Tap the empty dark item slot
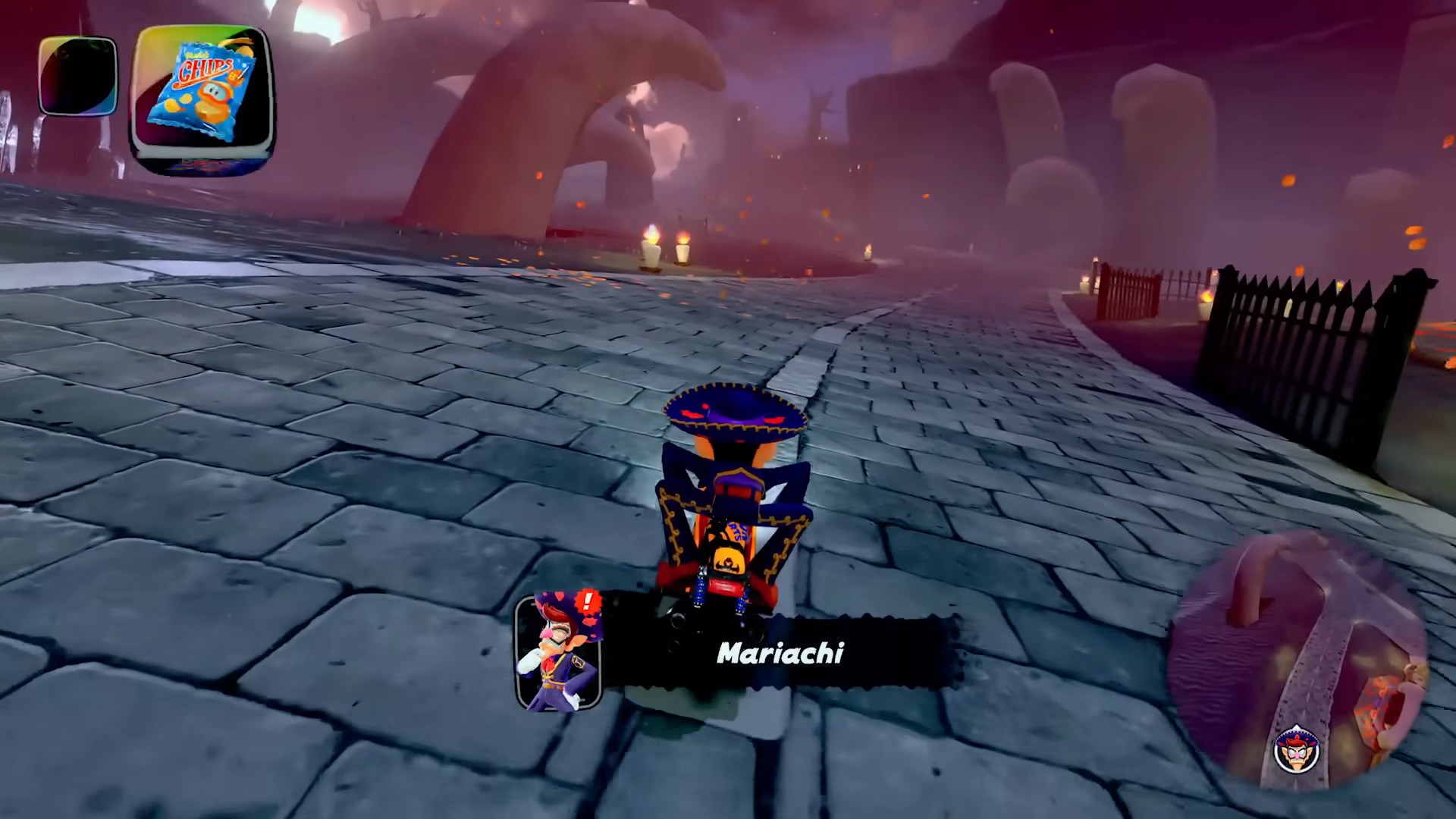Viewport: 1456px width, 819px height. point(78,76)
